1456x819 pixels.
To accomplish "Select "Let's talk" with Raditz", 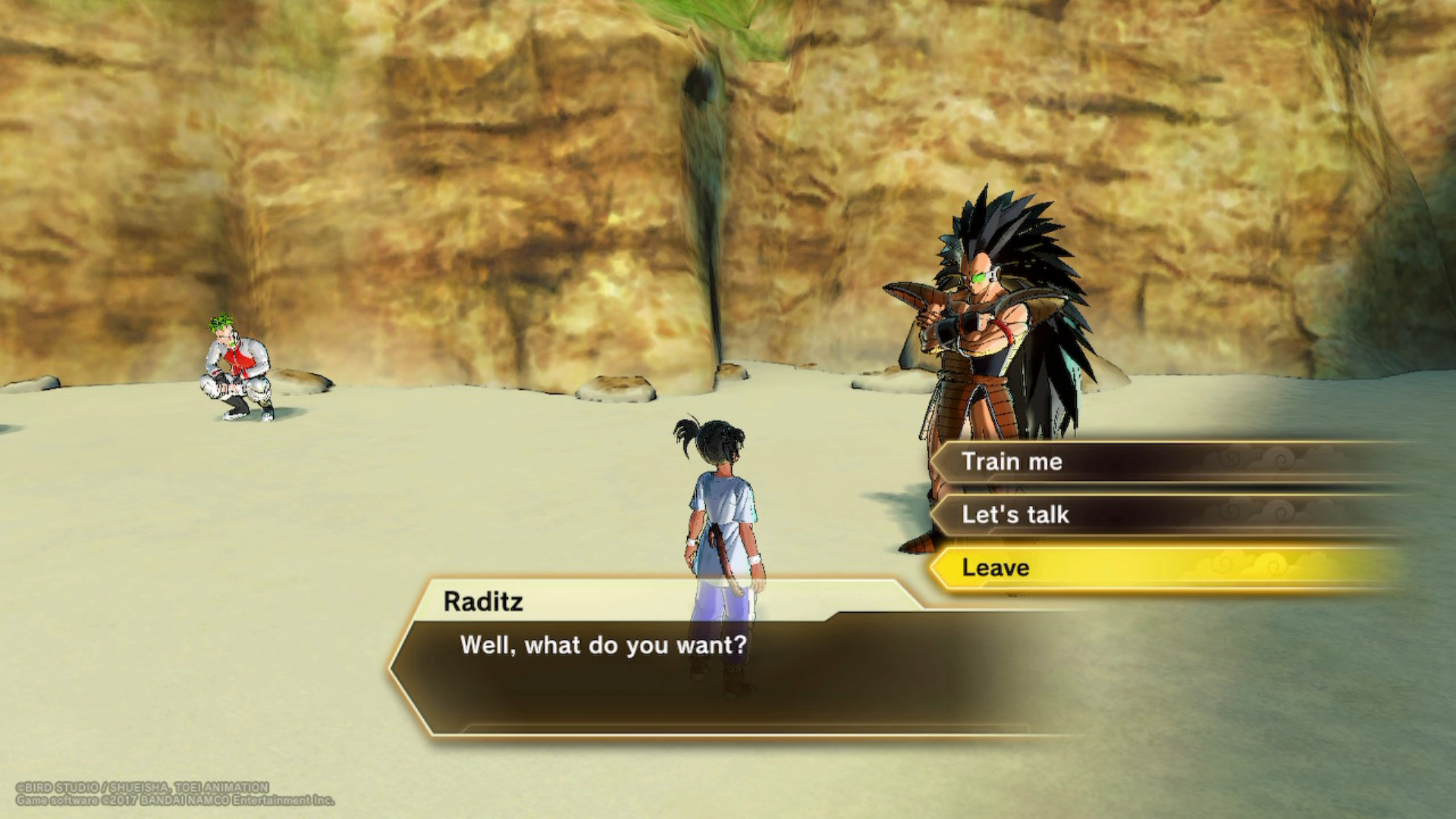I will [x=1015, y=515].
